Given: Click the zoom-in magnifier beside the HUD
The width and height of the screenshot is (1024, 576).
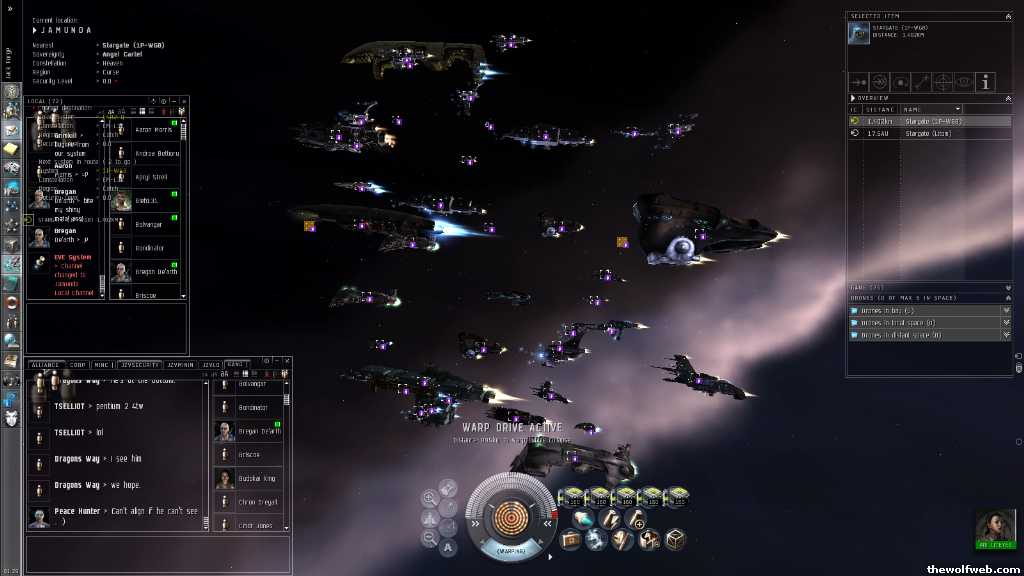Looking at the screenshot, I should [x=429, y=497].
